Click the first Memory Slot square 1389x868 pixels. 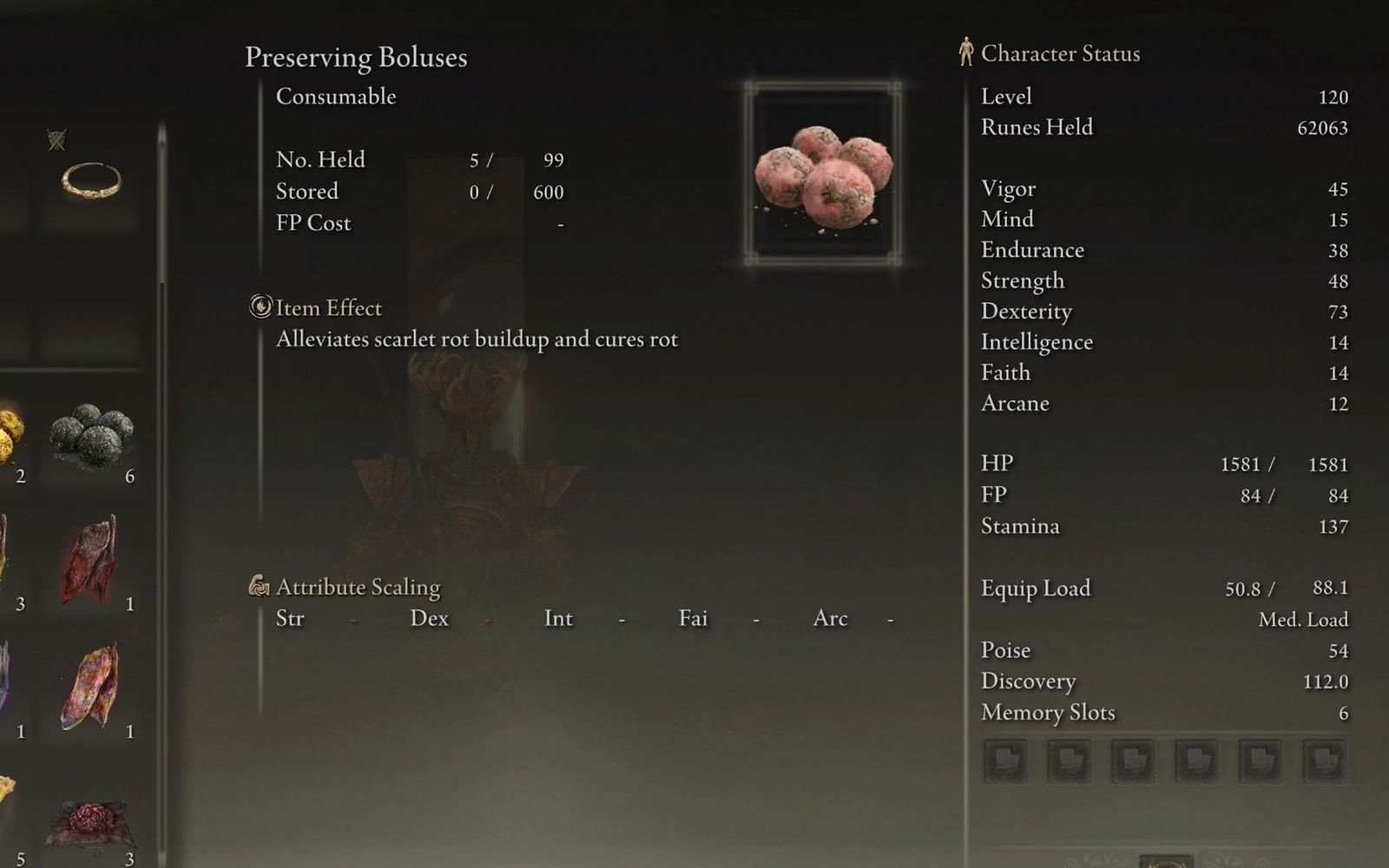click(1005, 761)
